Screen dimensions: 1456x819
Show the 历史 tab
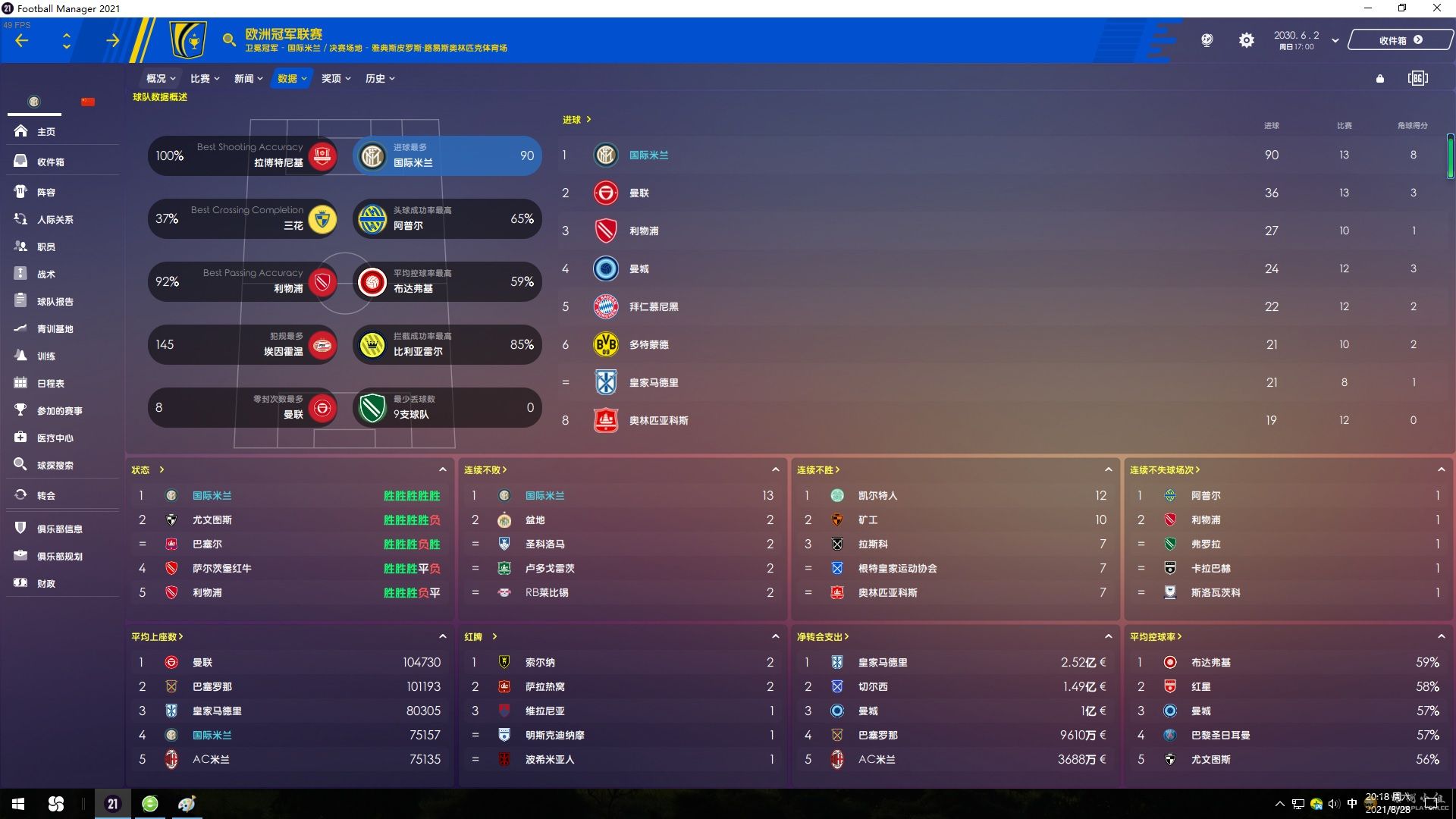pyautogui.click(x=379, y=79)
